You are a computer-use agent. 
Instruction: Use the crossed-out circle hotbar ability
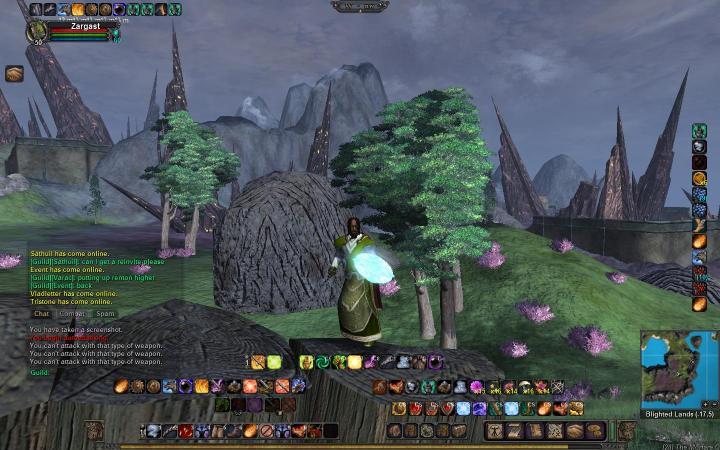[266, 431]
